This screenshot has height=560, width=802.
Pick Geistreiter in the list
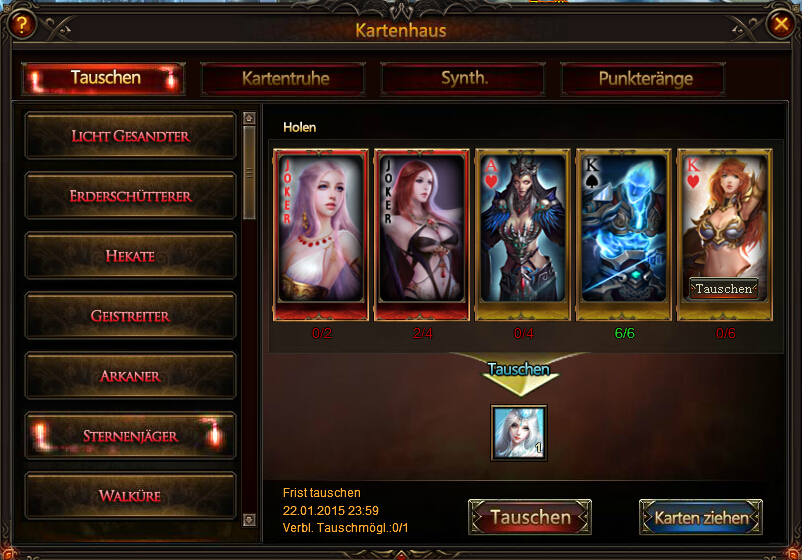tap(130, 316)
